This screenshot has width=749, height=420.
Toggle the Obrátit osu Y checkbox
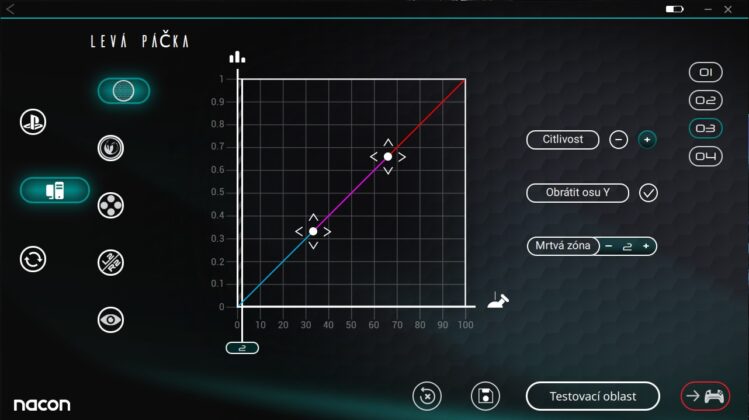[648, 193]
